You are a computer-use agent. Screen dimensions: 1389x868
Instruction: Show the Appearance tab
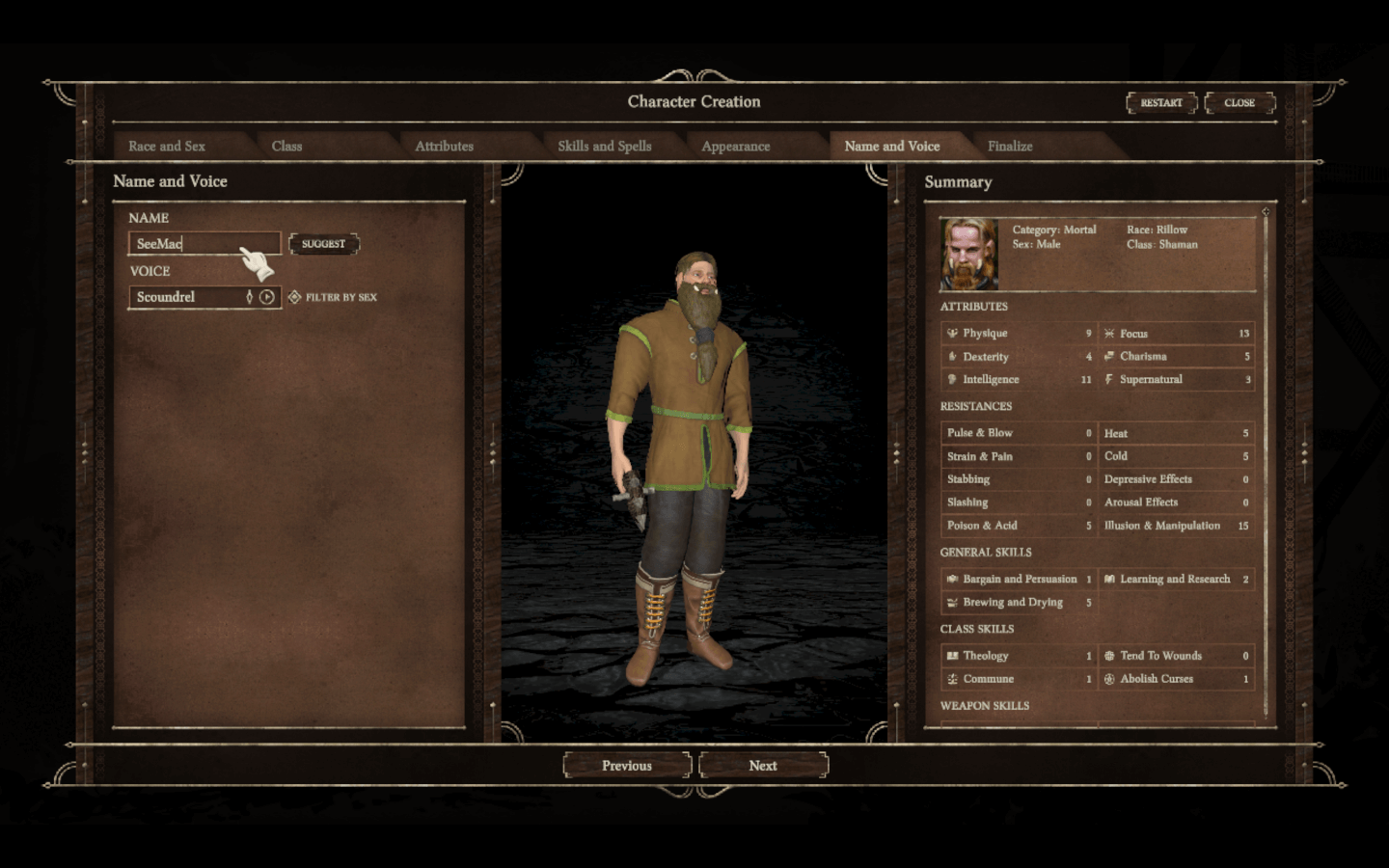[735, 147]
